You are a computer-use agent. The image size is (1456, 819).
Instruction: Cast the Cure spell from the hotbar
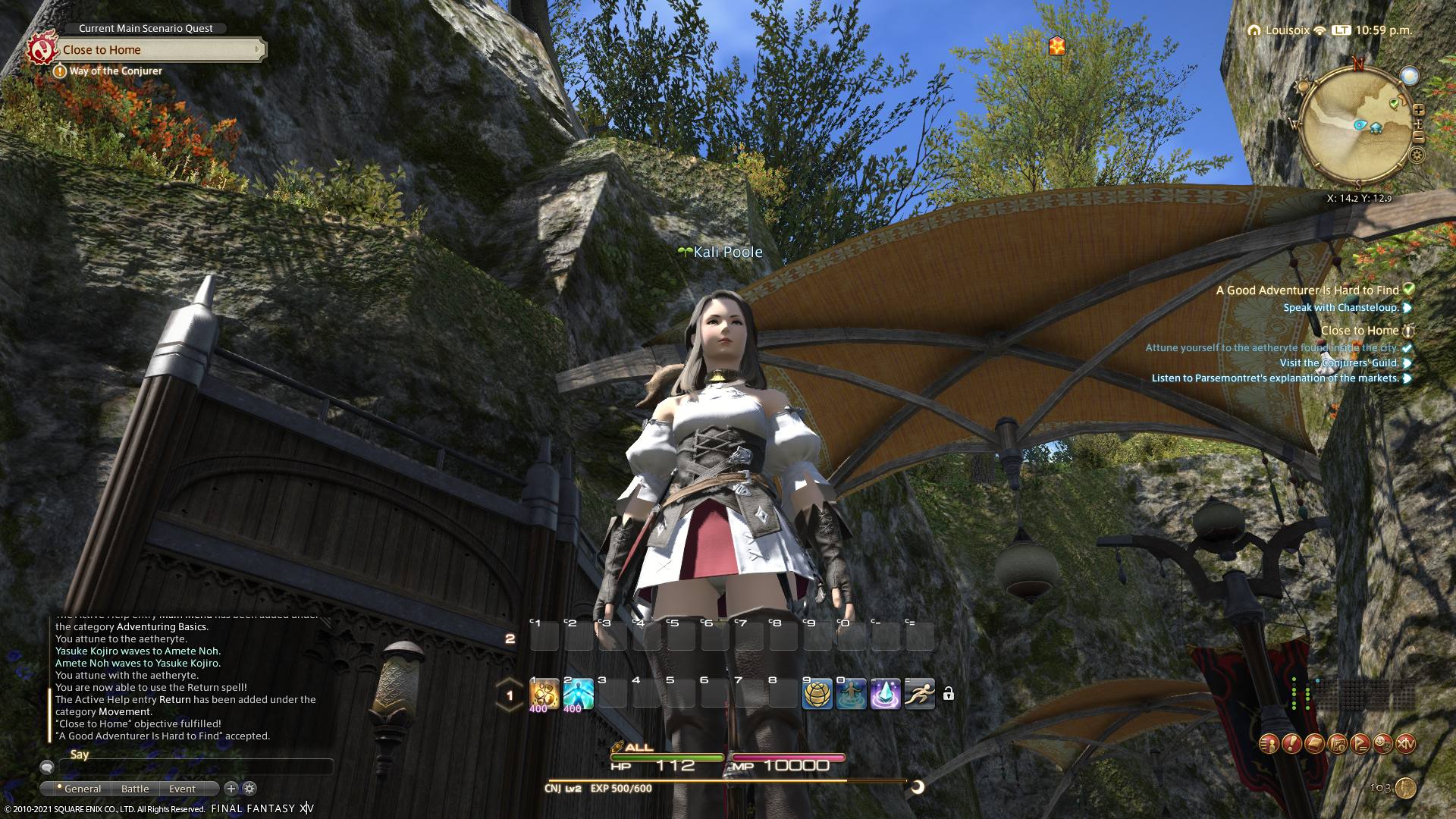click(x=578, y=694)
